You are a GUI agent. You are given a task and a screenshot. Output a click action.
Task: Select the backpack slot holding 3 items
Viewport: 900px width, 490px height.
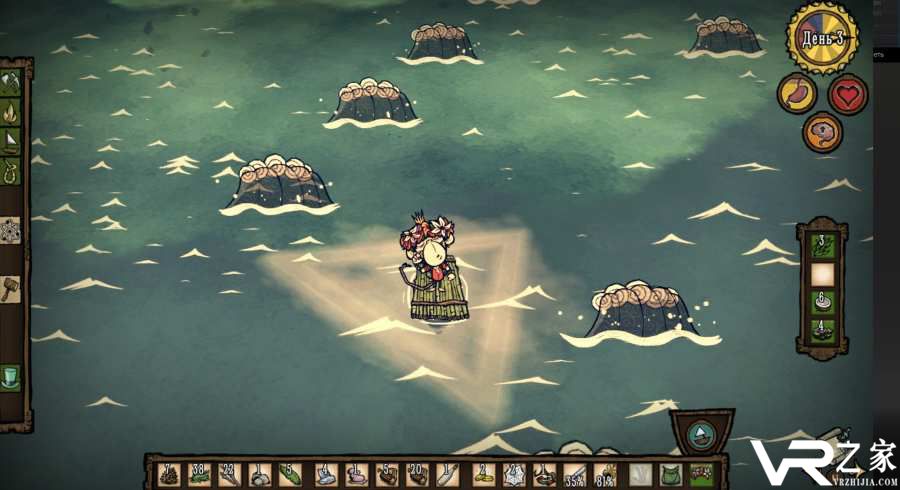(x=822, y=245)
